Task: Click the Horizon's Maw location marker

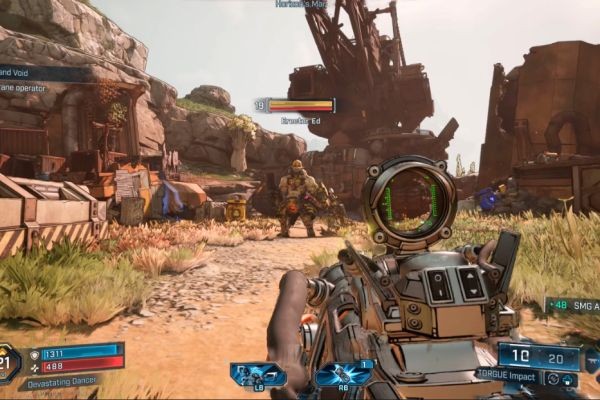Action: click(x=301, y=4)
